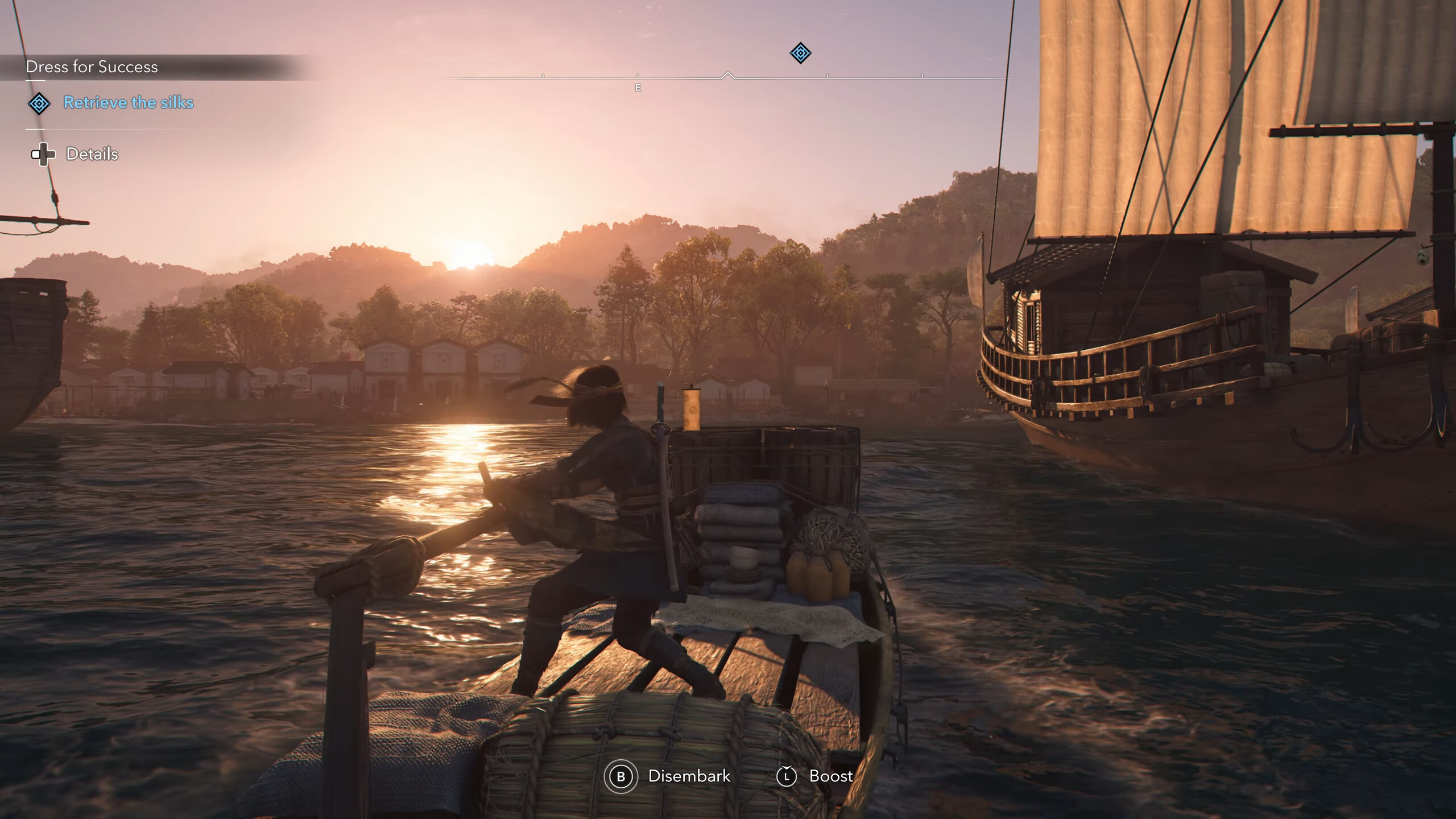This screenshot has width=1456, height=819.
Task: Open the quest Details panel
Action: pyautogui.click(x=91, y=154)
